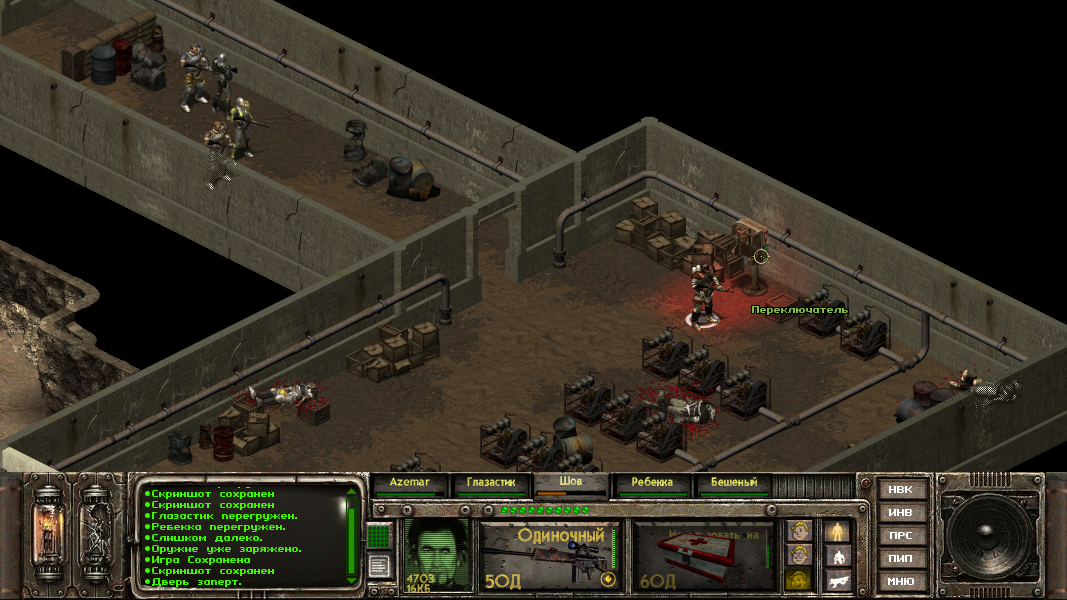This screenshot has height=600, width=1067.
Task: Set stance to standing figure
Action: pyautogui.click(x=837, y=531)
